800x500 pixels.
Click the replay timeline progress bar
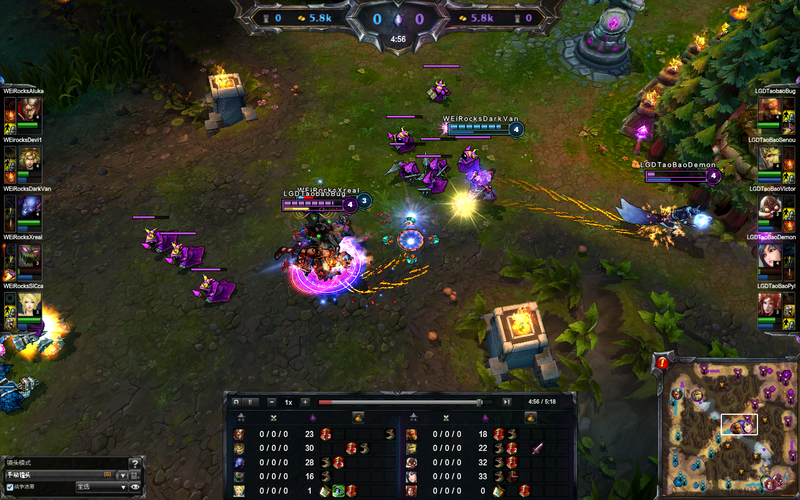pyautogui.click(x=400, y=402)
